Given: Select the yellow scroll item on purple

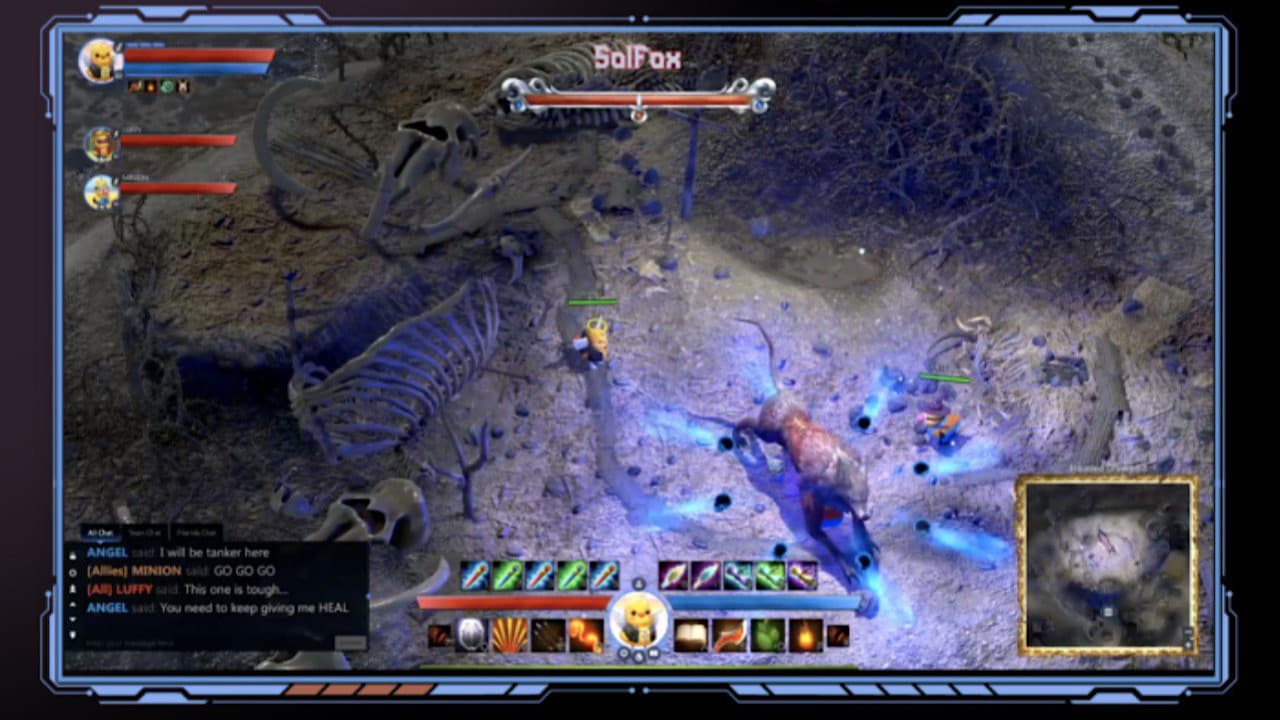Looking at the screenshot, I should pos(802,575).
